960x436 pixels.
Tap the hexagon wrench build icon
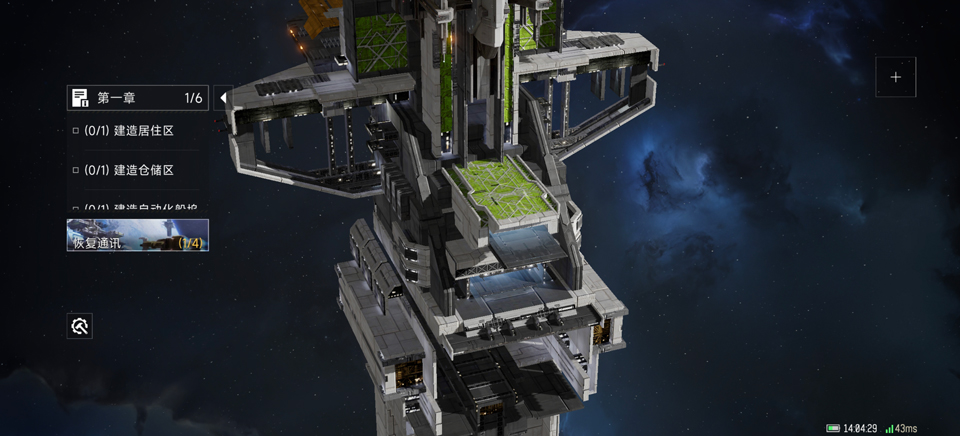pyautogui.click(x=80, y=325)
